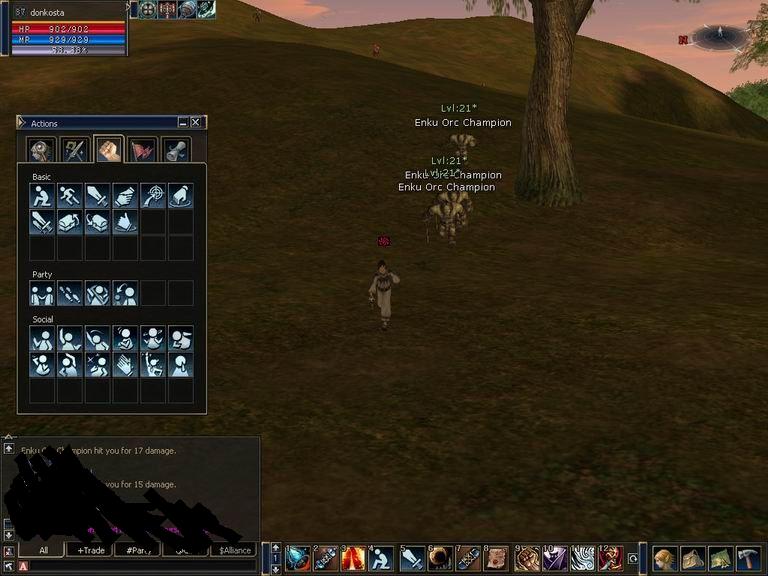Close the Actions window

point(197,123)
